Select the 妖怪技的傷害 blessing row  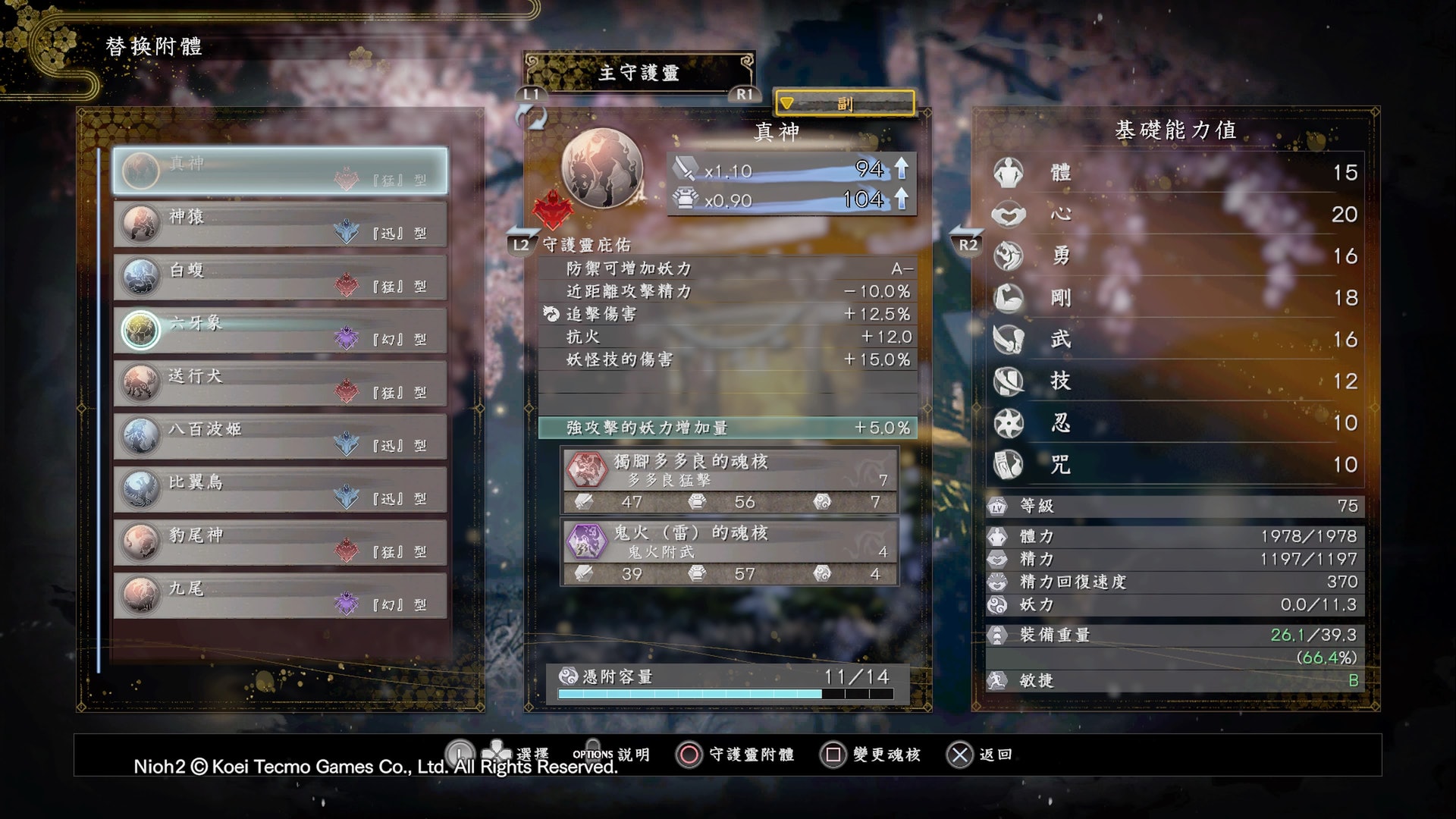tap(727, 359)
